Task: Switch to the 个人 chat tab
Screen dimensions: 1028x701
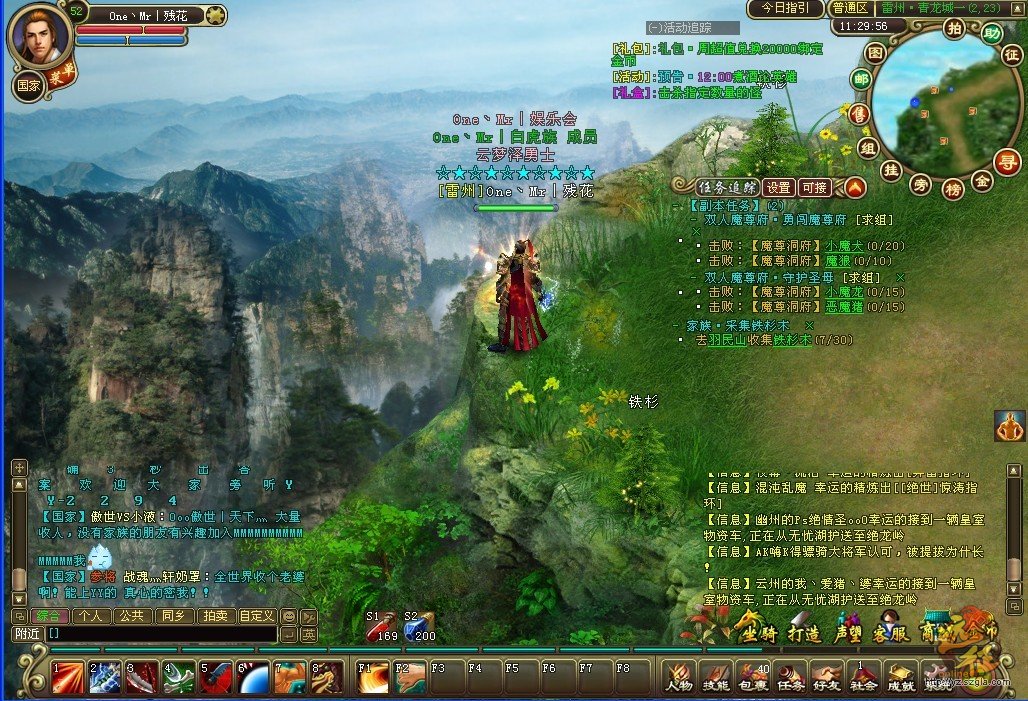Action: [93, 616]
